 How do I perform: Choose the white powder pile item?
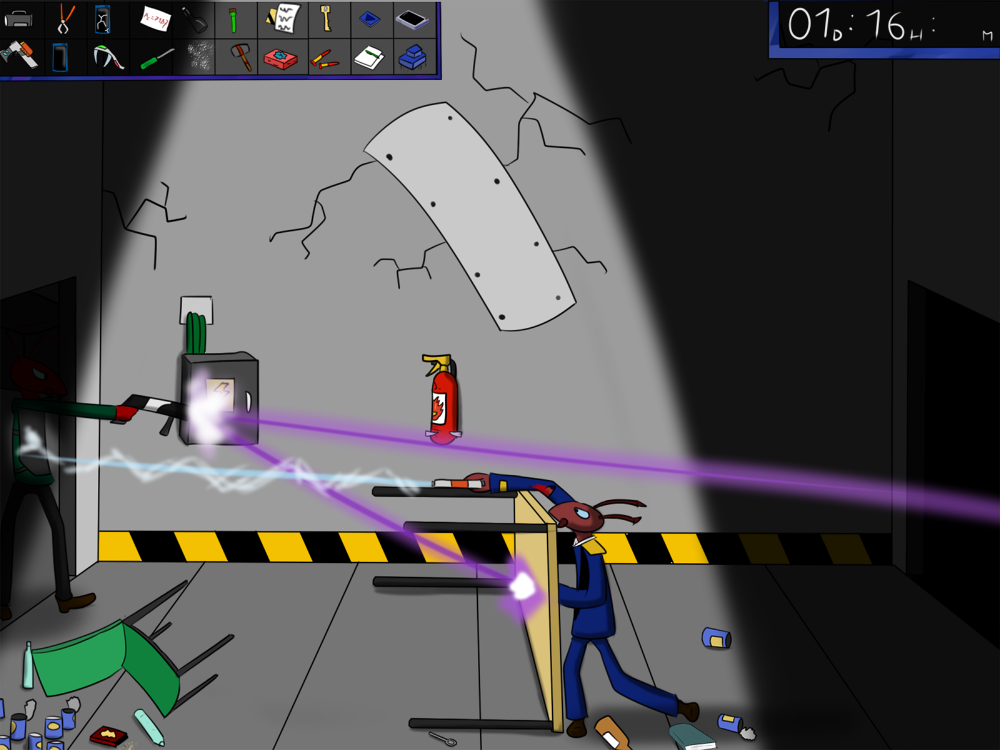tap(197, 57)
